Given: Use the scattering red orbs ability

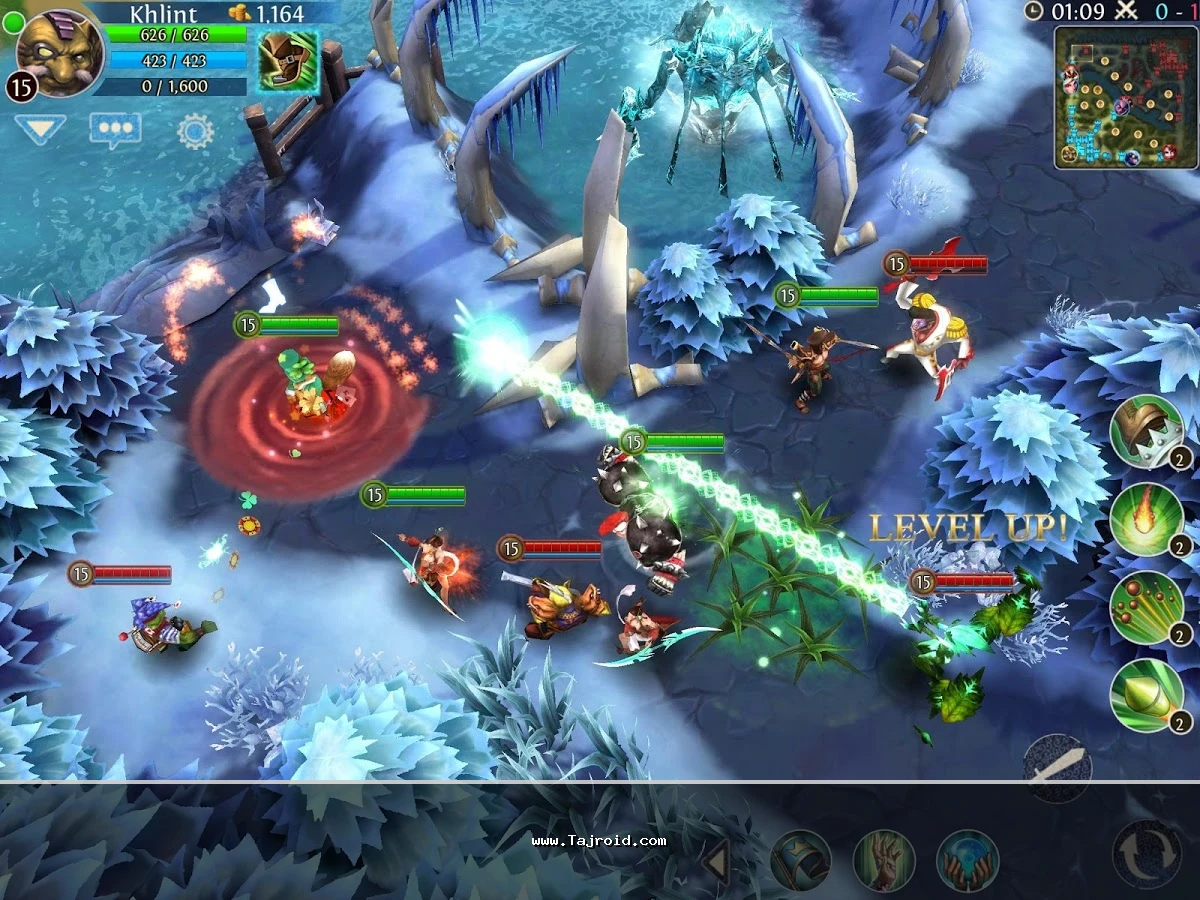Looking at the screenshot, I should pyautogui.click(x=1146, y=608).
